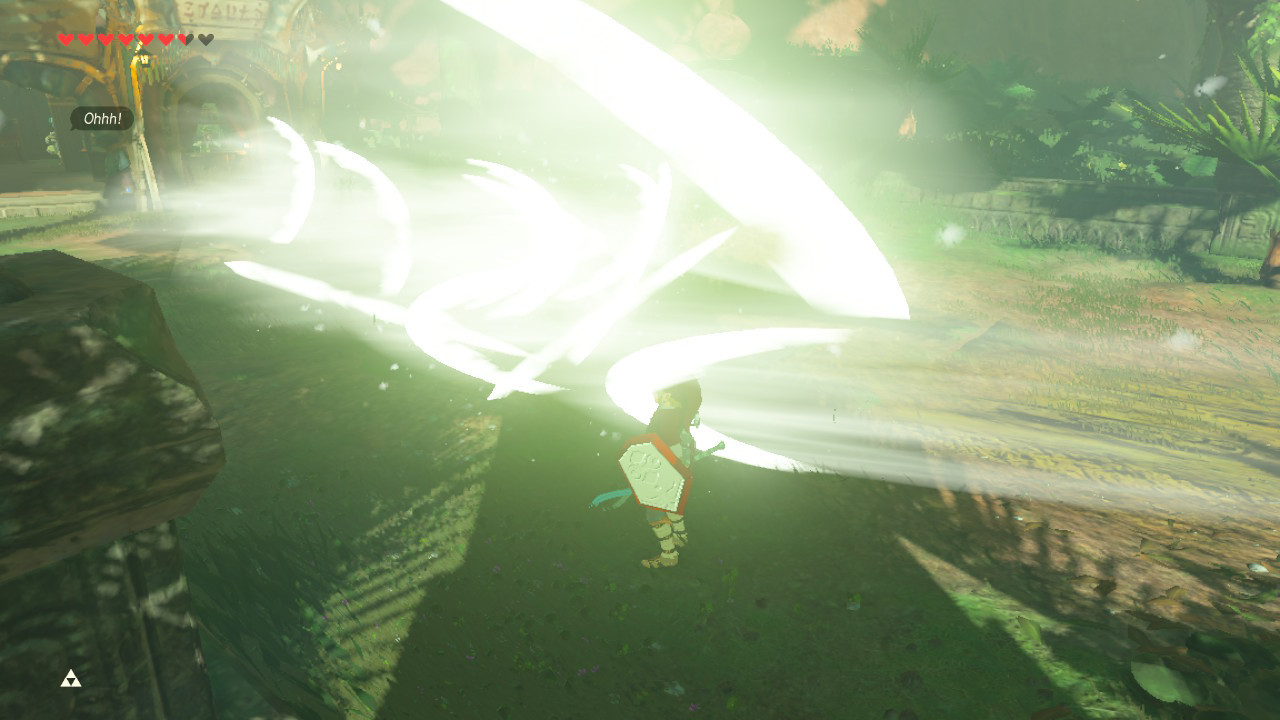Click the speech bubble's tail pointer

(72, 128)
